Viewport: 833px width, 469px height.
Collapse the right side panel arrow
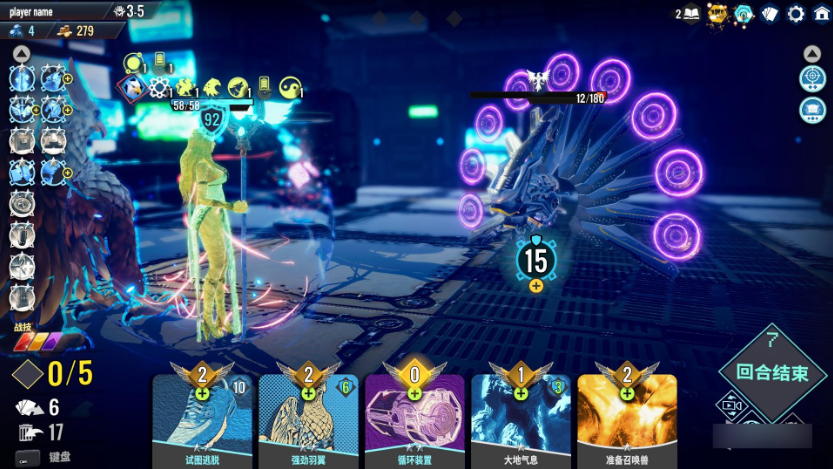pyautogui.click(x=812, y=54)
